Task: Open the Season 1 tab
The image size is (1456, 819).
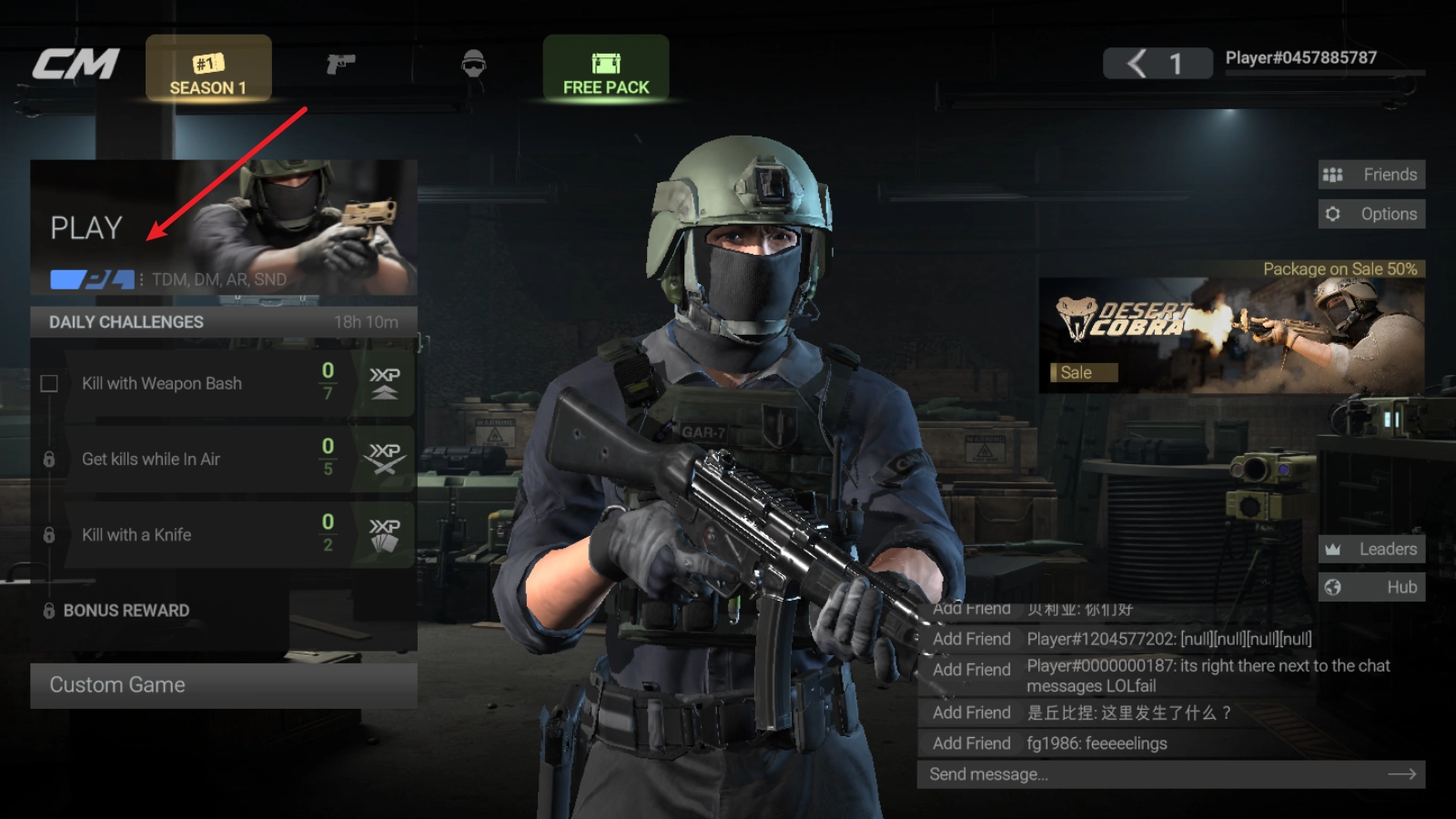Action: (208, 70)
